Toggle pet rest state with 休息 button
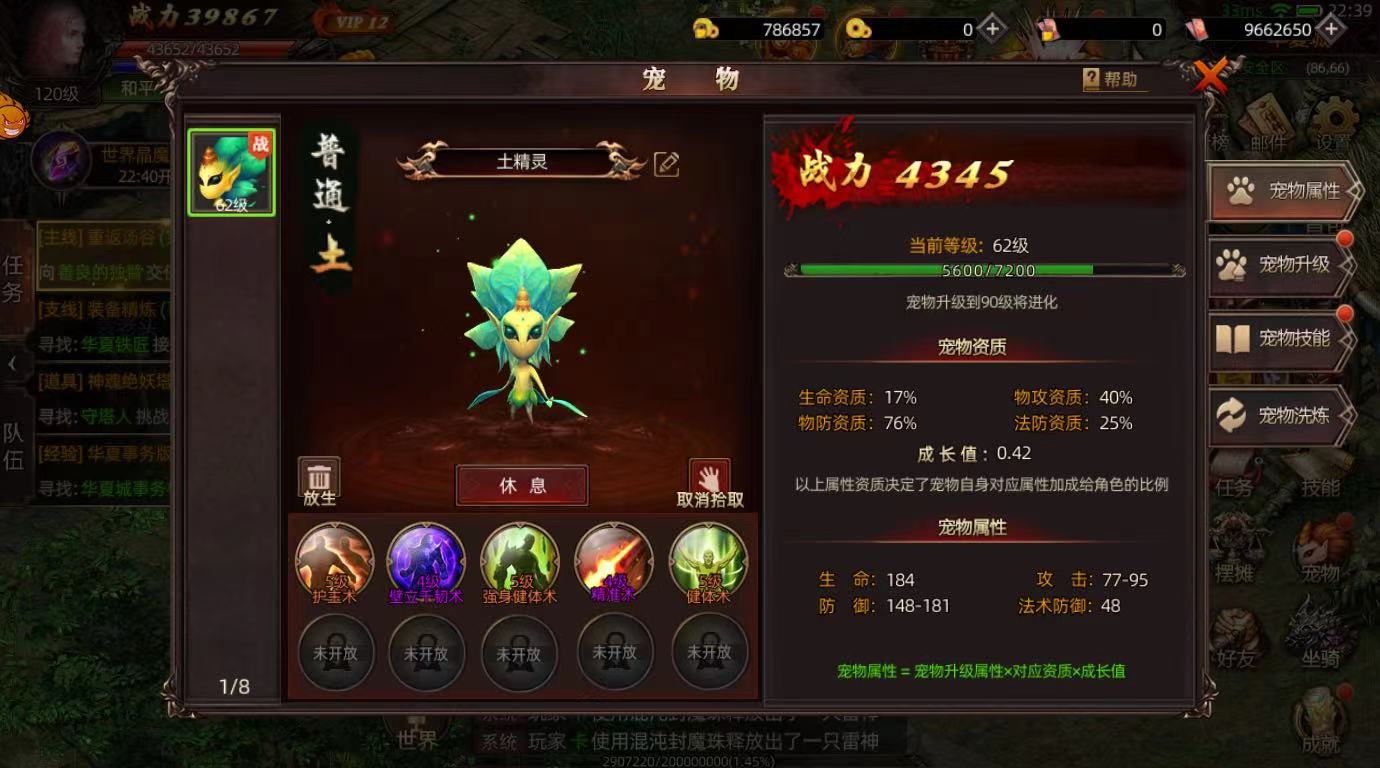Viewport: 1380px width, 768px height. 522,485
